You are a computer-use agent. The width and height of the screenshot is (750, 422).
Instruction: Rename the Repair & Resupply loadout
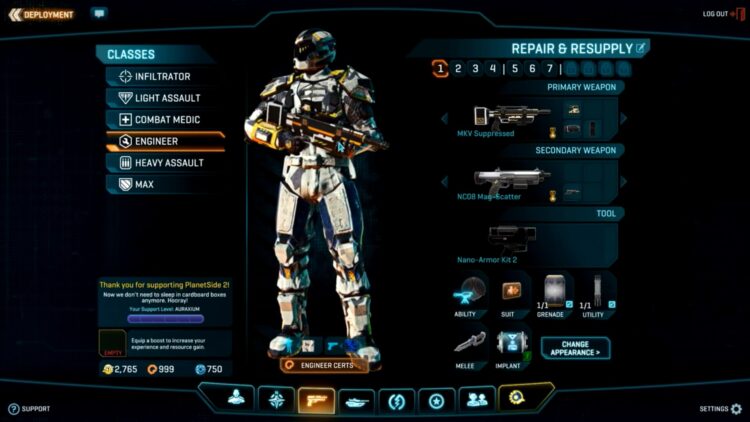(x=641, y=47)
